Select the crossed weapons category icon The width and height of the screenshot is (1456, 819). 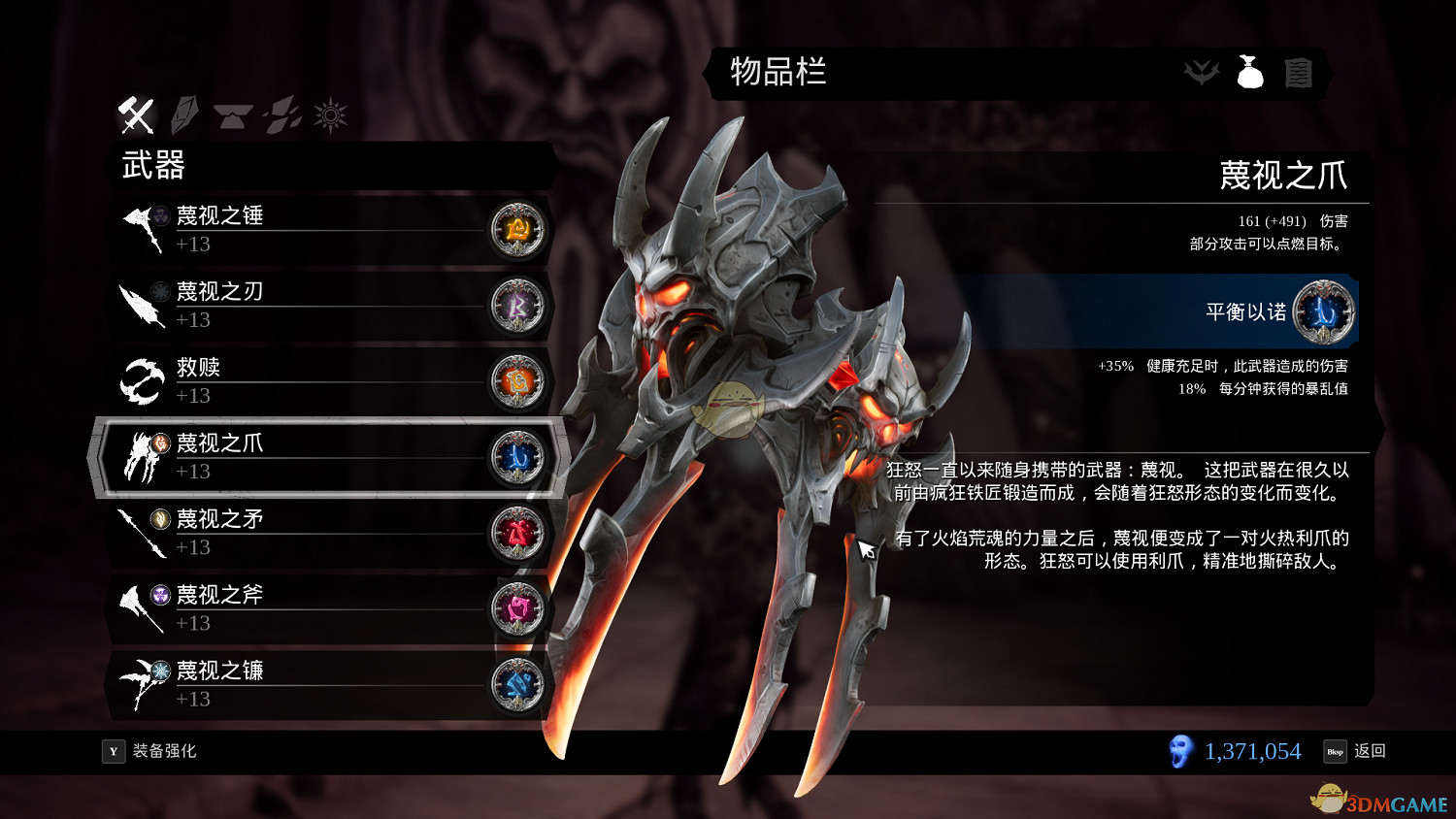pos(136,114)
